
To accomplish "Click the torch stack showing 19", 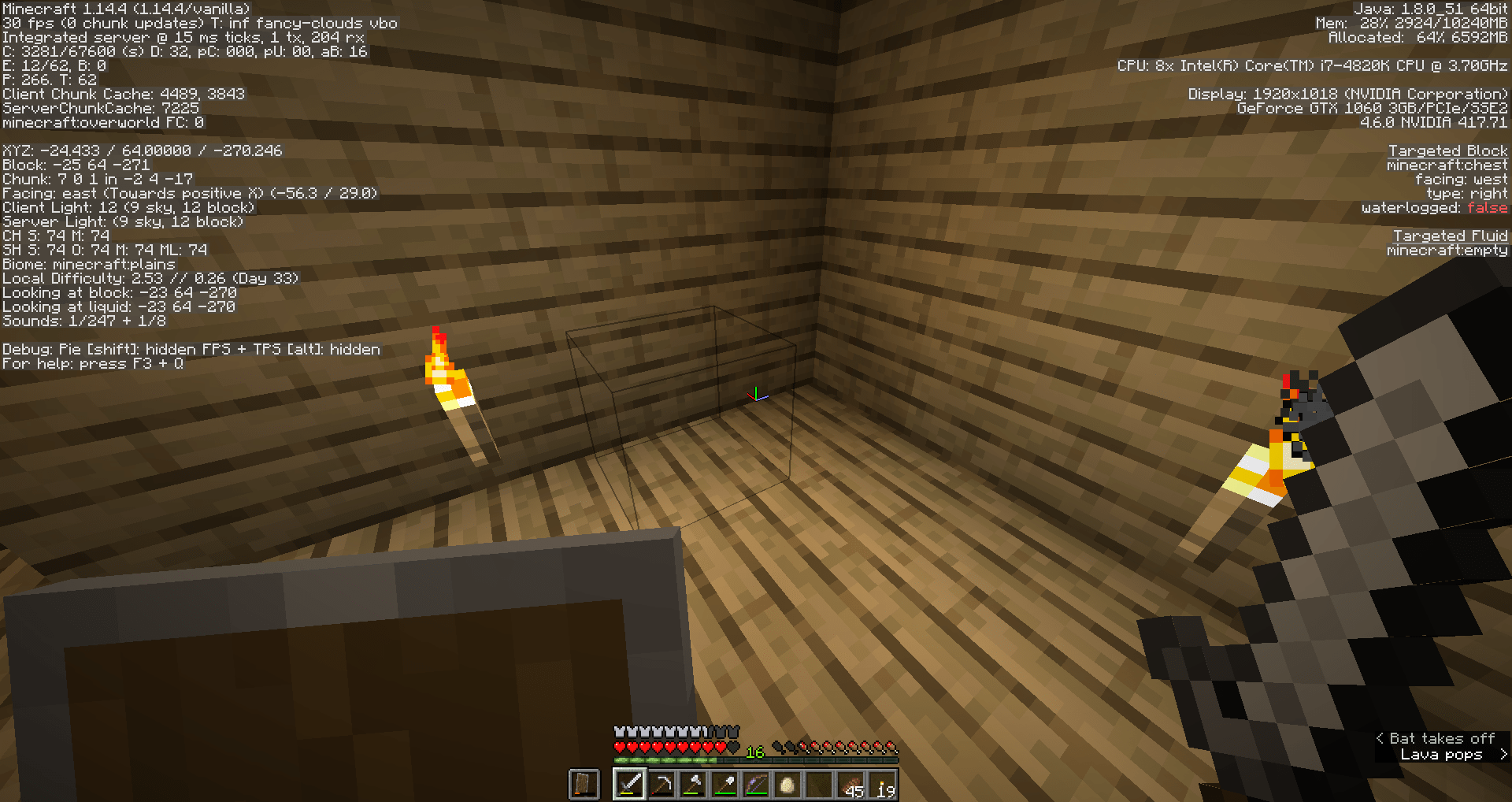I will (x=883, y=783).
